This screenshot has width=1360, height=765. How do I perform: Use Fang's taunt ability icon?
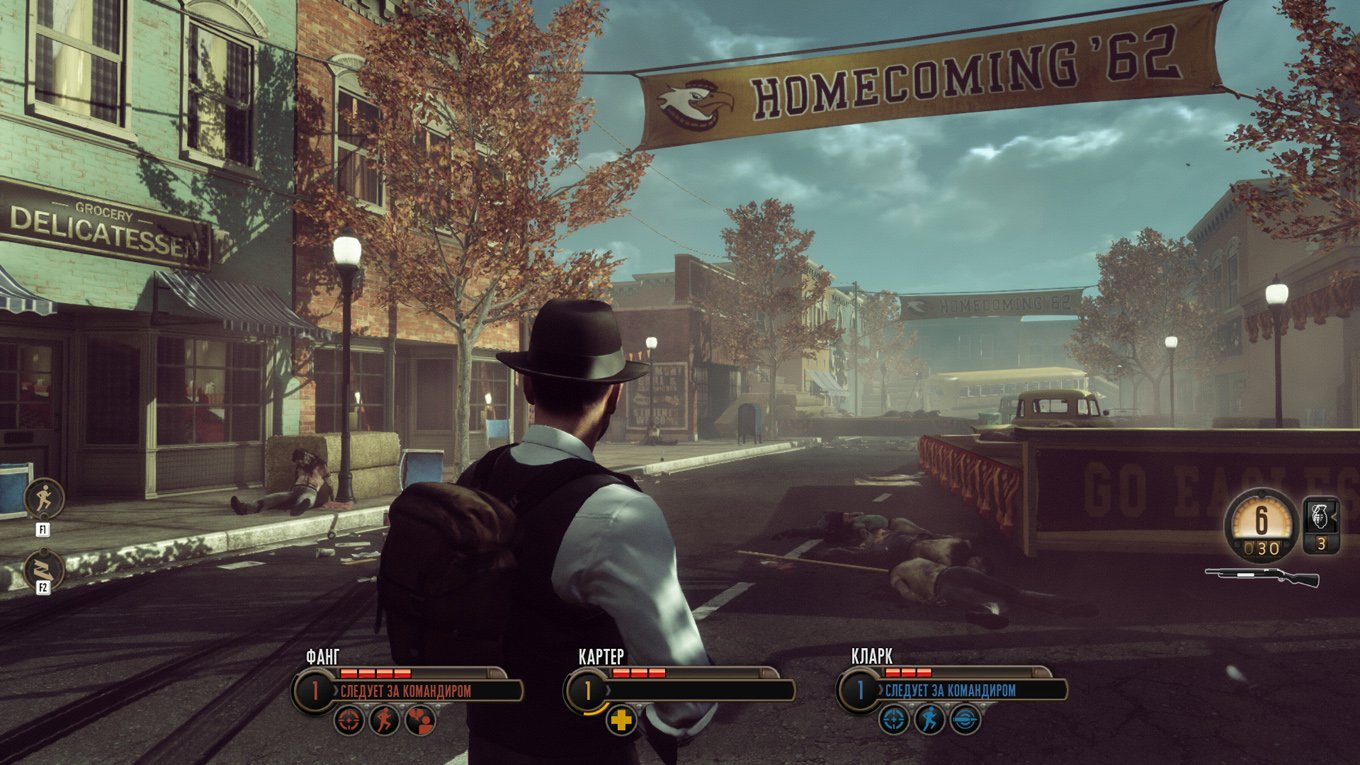[421, 720]
